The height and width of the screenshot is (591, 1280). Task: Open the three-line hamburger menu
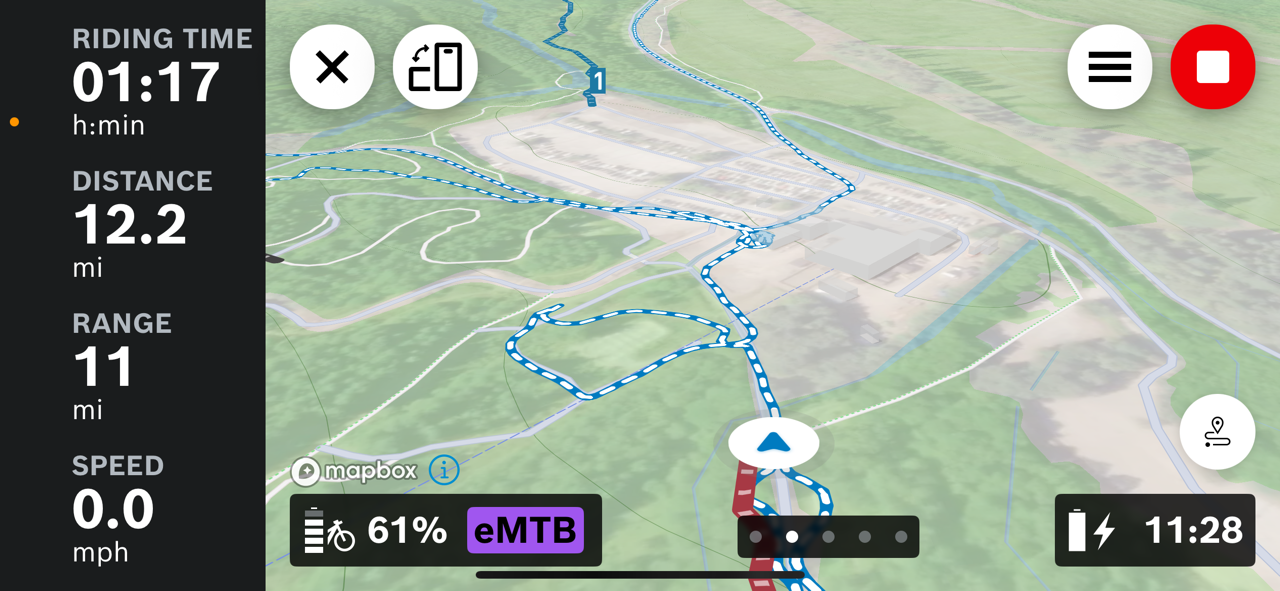coord(1109,67)
